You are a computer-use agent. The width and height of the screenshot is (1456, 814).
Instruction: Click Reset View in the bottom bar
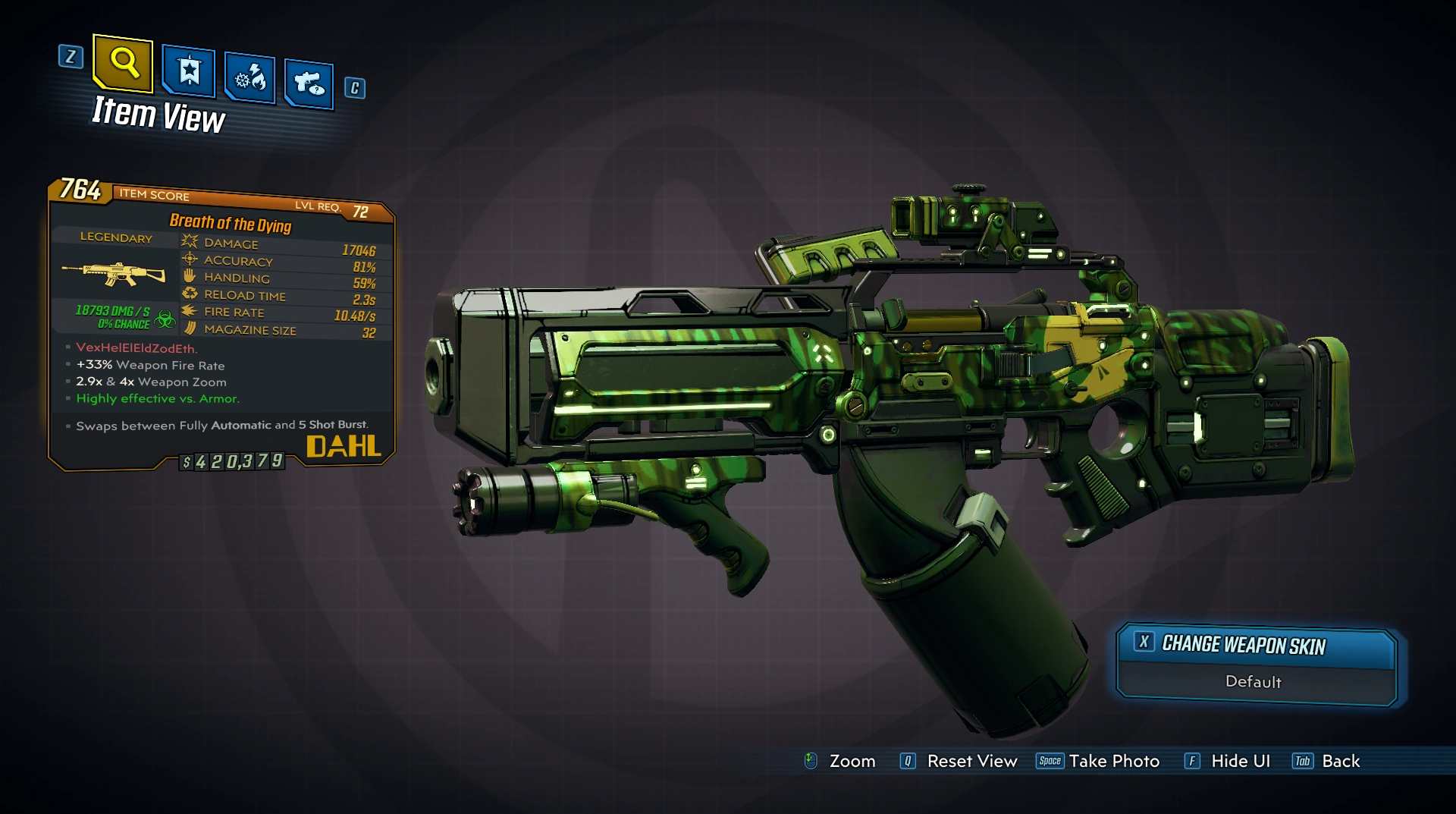point(971,761)
